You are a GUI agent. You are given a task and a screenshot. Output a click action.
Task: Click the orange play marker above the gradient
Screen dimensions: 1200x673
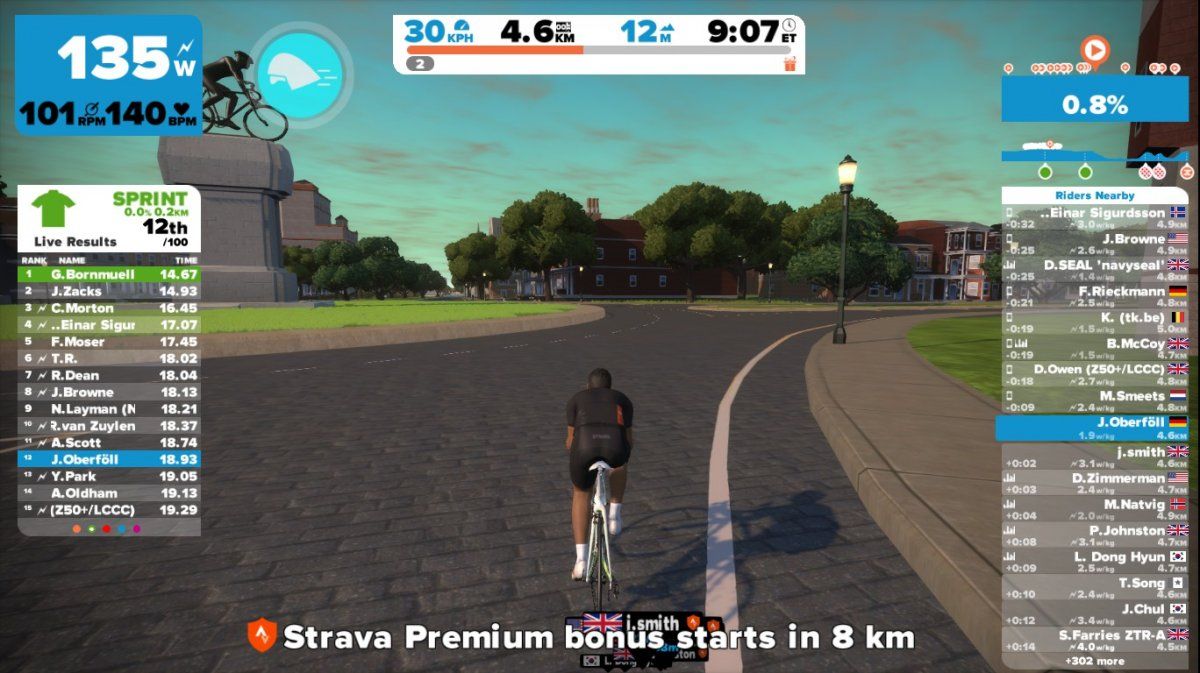(1095, 48)
